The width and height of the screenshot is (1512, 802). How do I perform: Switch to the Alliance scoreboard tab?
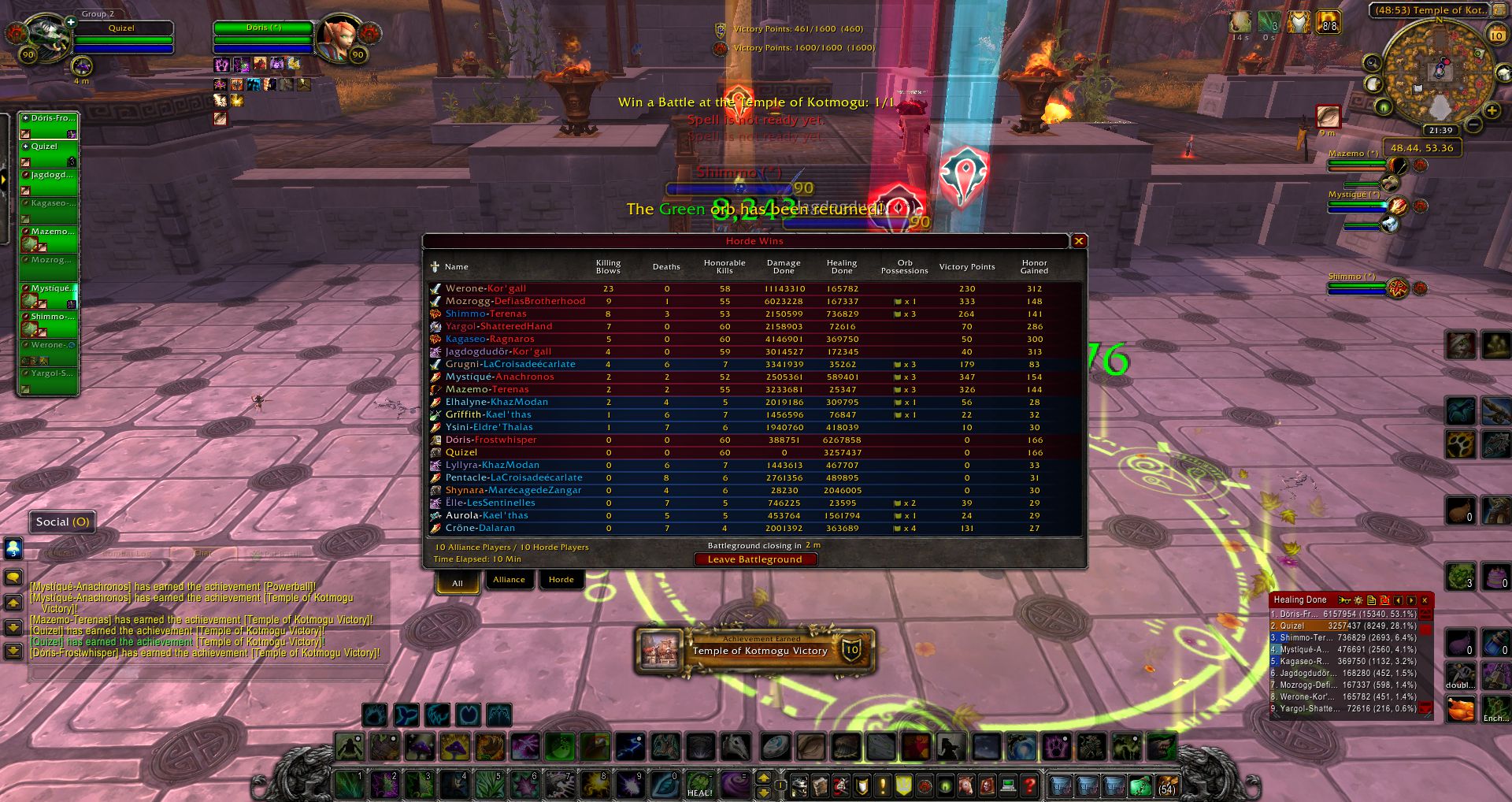(509, 580)
